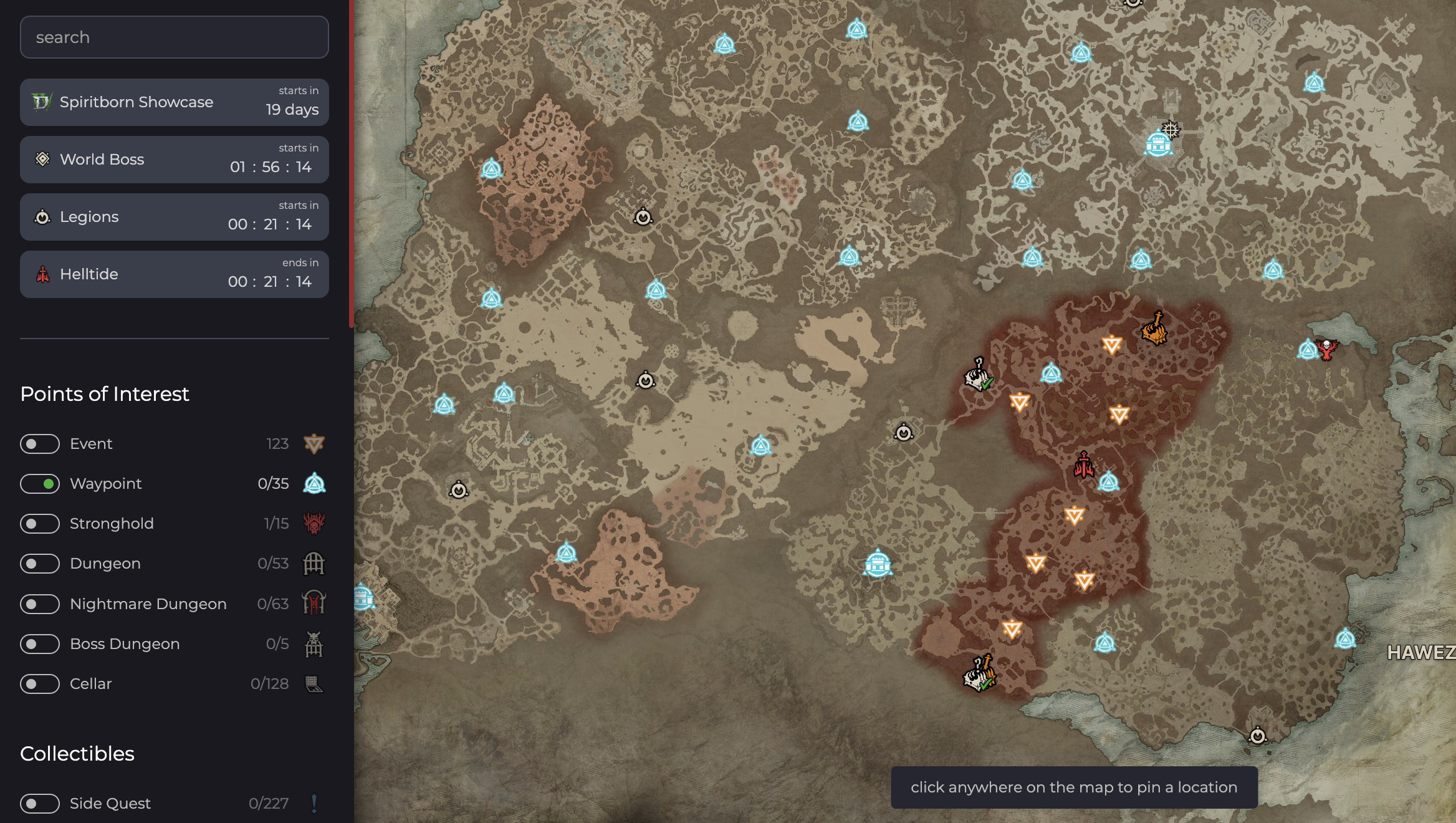Switch on the Nightmare Dungeon toggle
Screen dimensions: 1456x823
[40, 604]
